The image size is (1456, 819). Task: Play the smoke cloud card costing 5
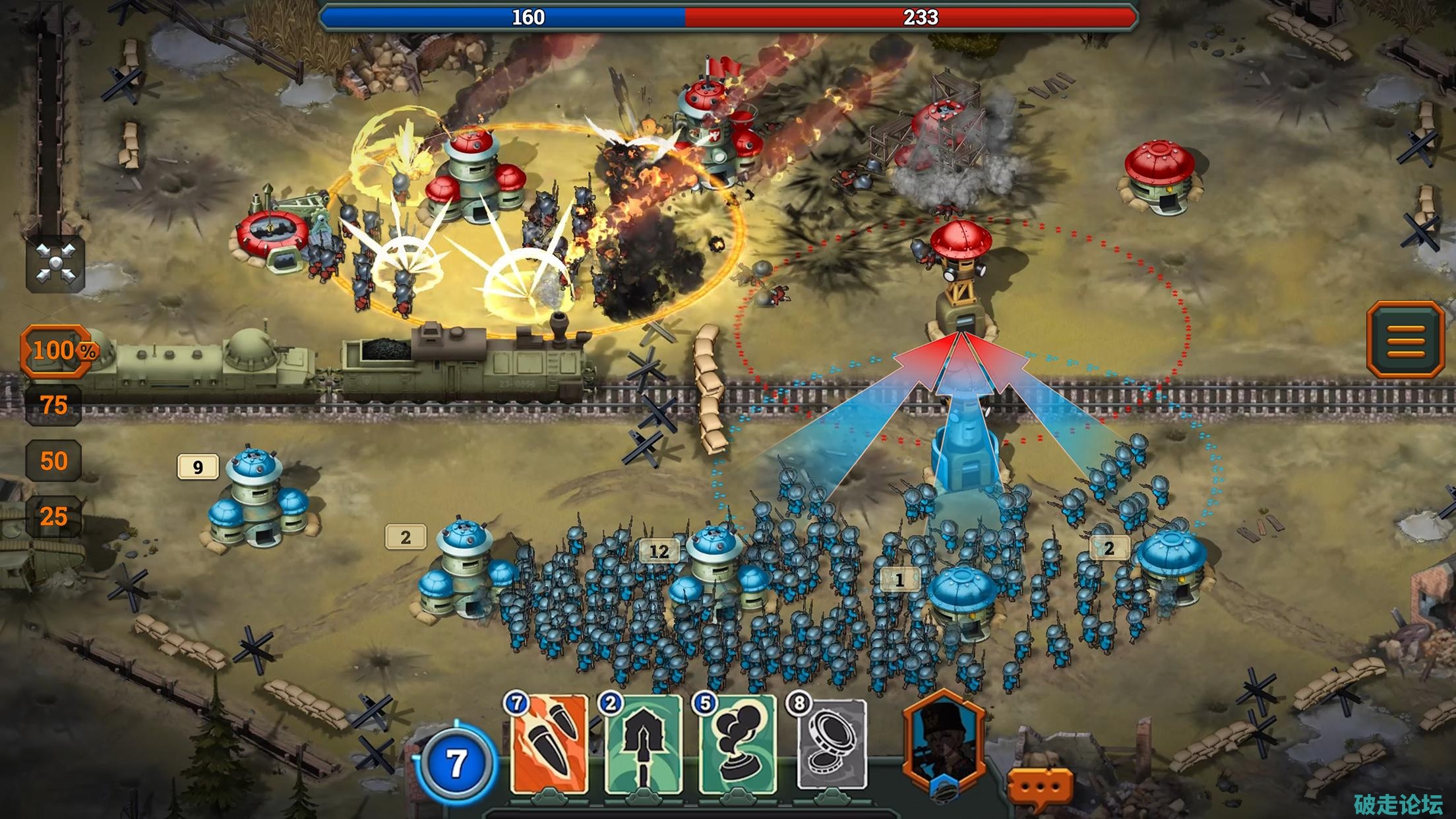point(737,745)
